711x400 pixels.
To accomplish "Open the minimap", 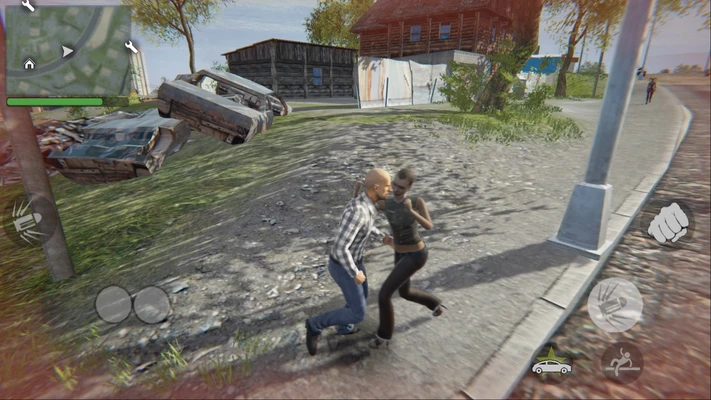I will 68,50.
